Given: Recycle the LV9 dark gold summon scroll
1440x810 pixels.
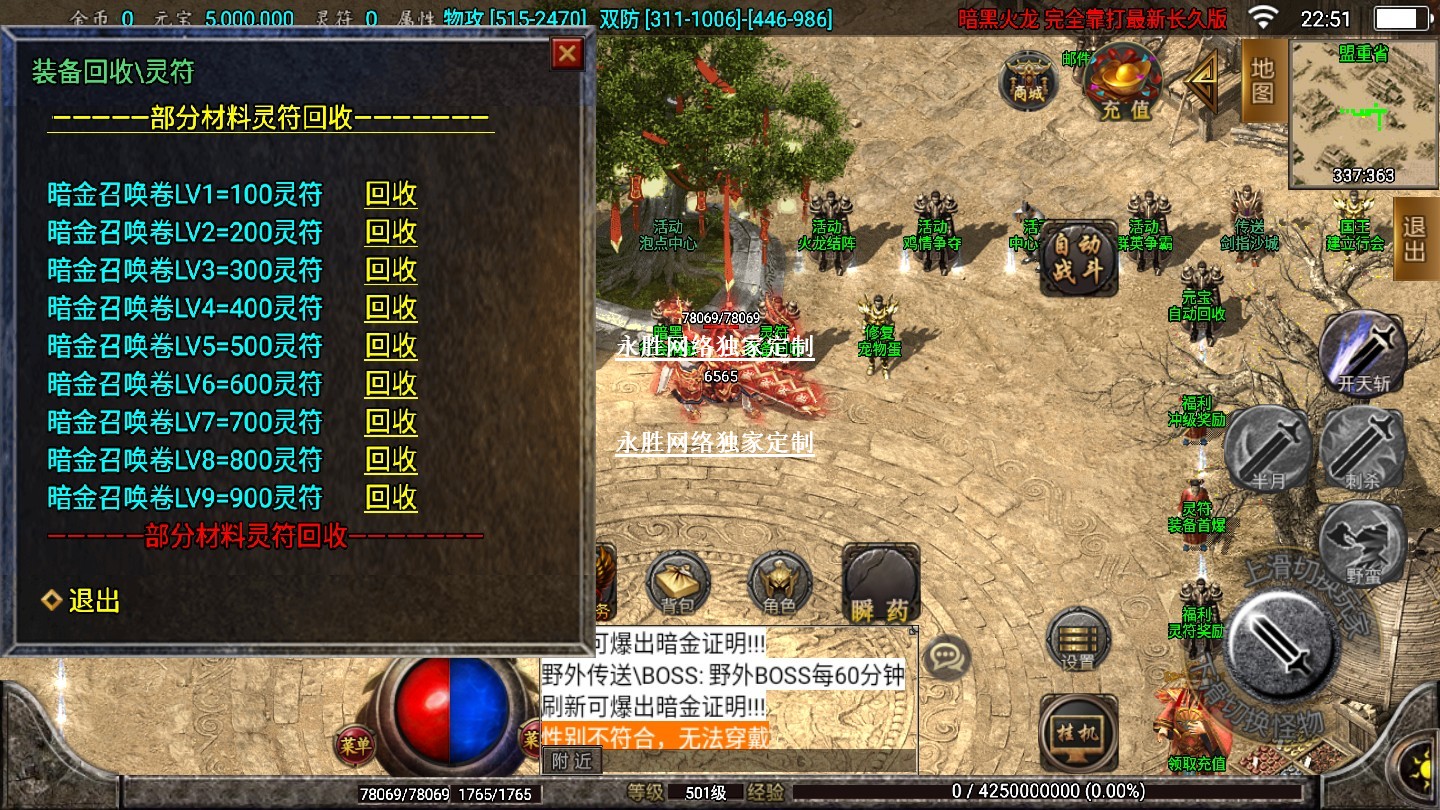Looking at the screenshot, I should coord(391,498).
